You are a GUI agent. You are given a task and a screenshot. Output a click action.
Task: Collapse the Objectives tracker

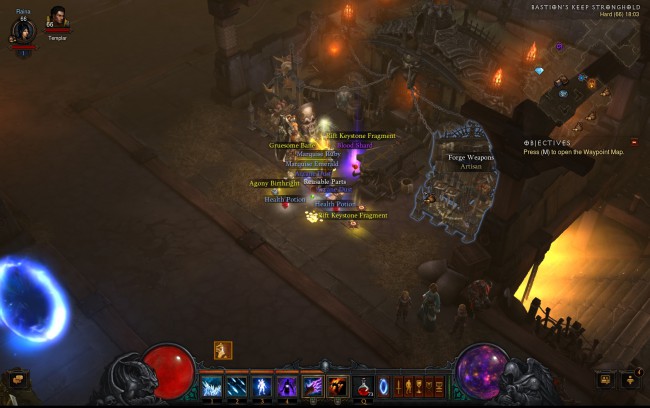click(634, 142)
